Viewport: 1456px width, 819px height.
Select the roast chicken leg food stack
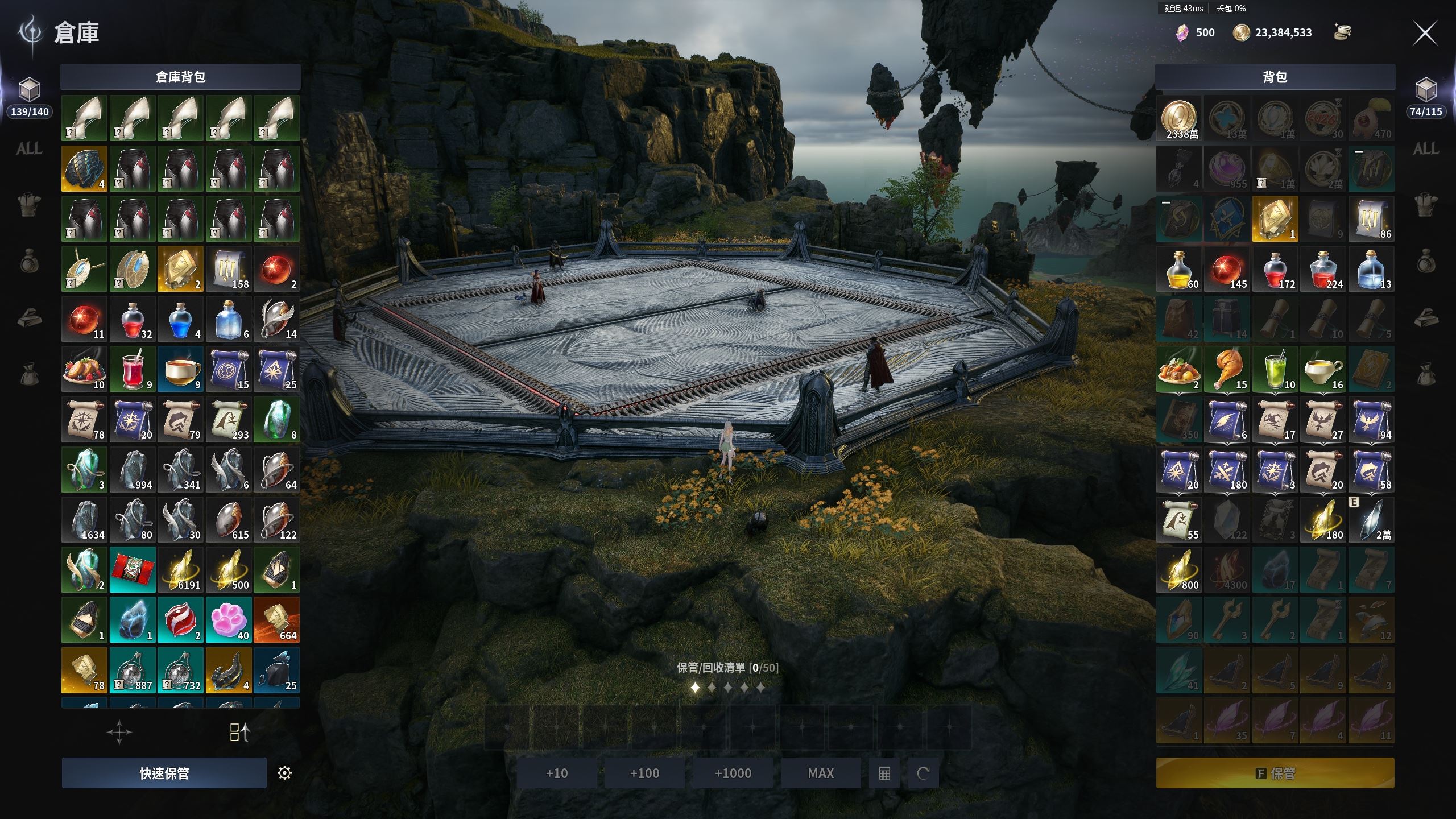click(x=1227, y=370)
